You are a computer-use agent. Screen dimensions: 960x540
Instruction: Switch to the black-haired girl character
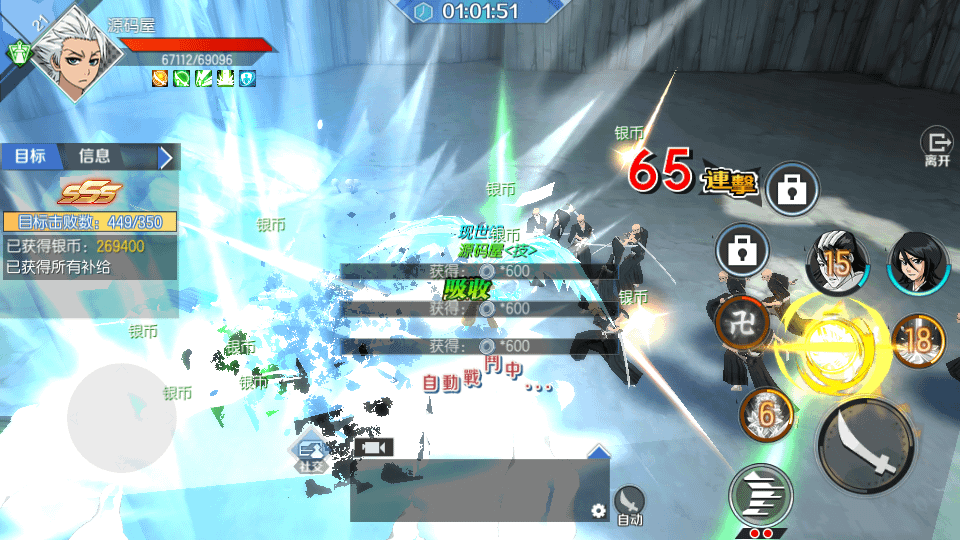pos(916,262)
